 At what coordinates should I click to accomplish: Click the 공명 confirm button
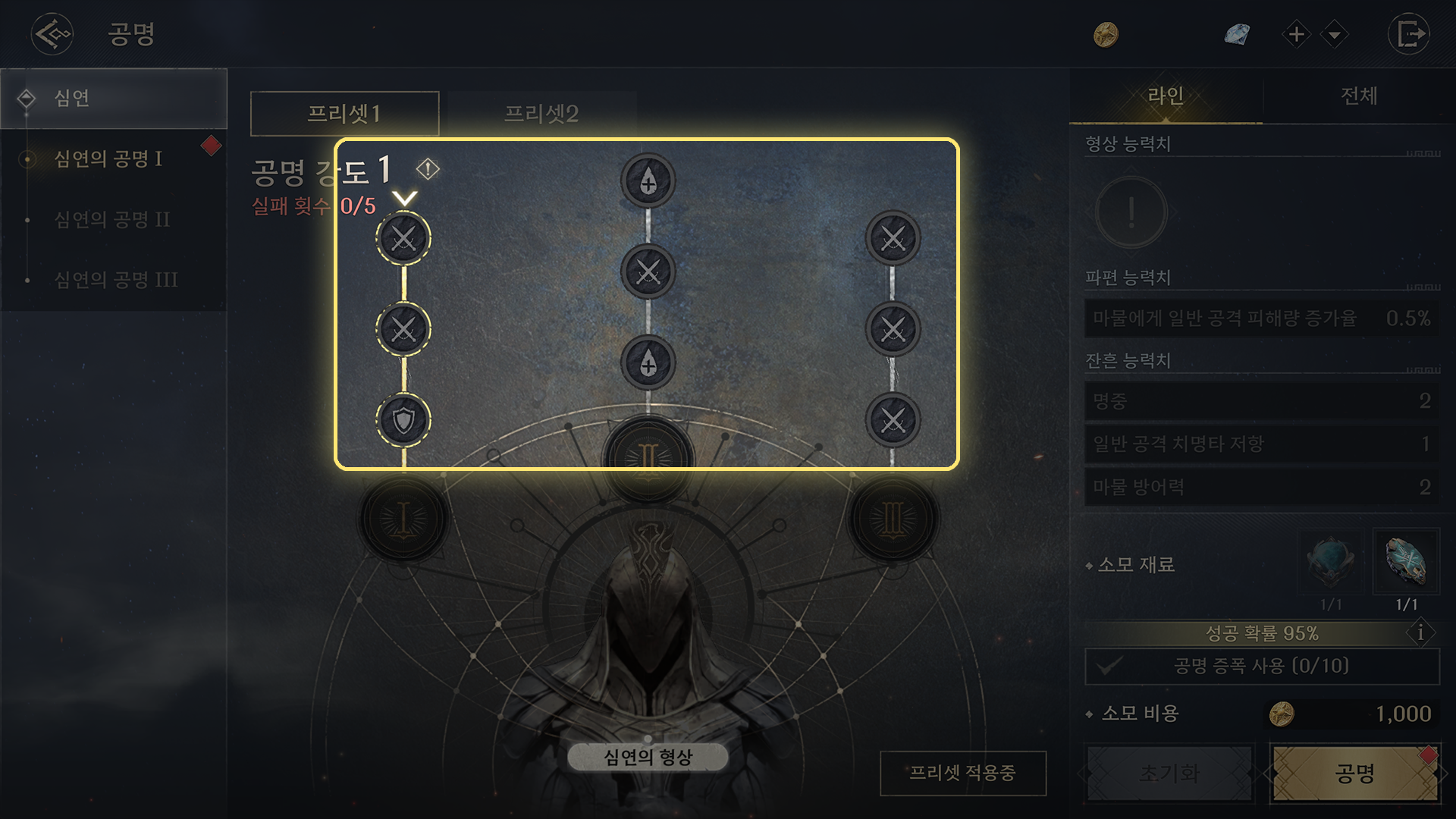(1354, 773)
